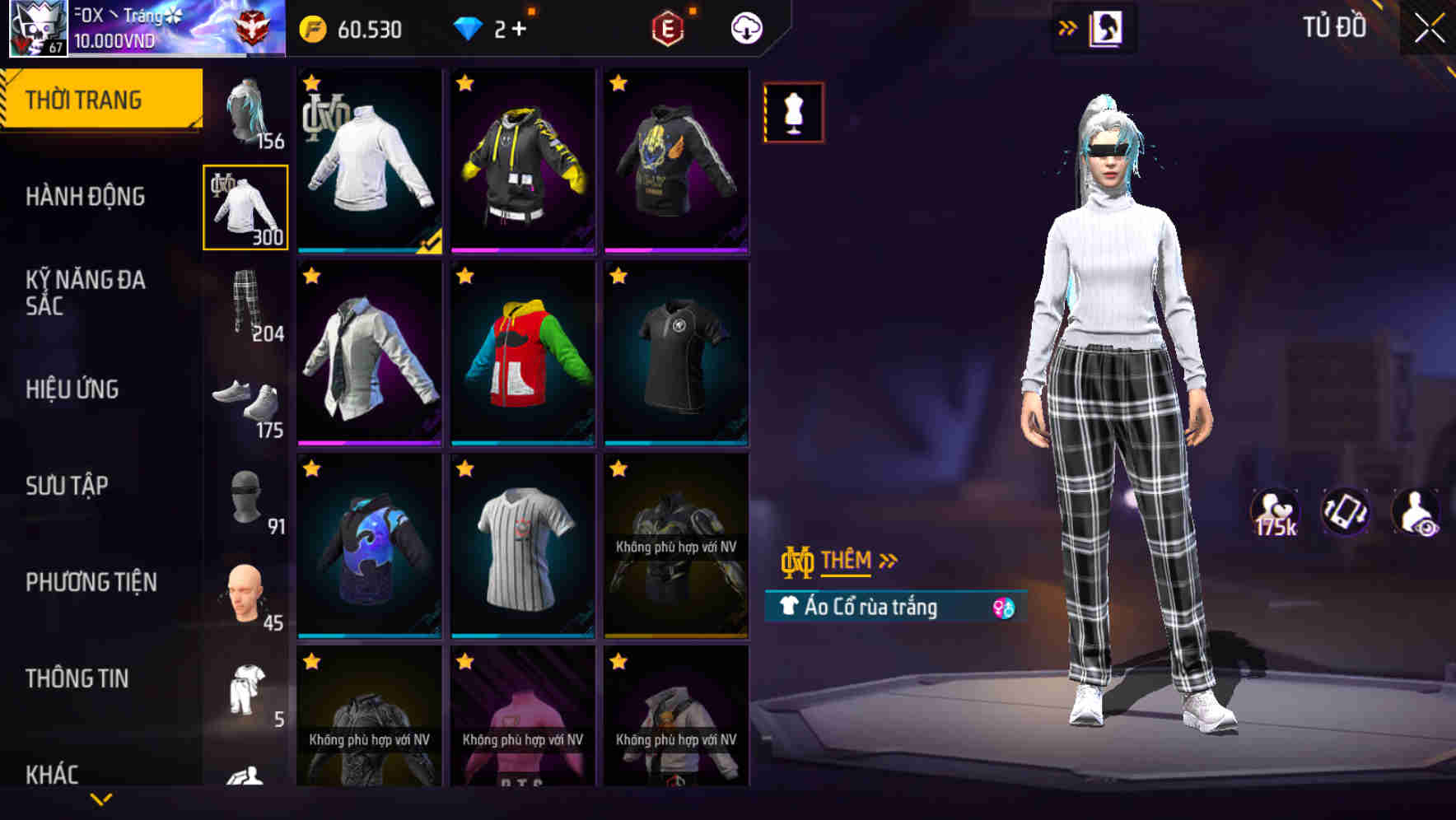Expand more categories with the bottom chevron
1456x820 pixels.
click(100, 798)
